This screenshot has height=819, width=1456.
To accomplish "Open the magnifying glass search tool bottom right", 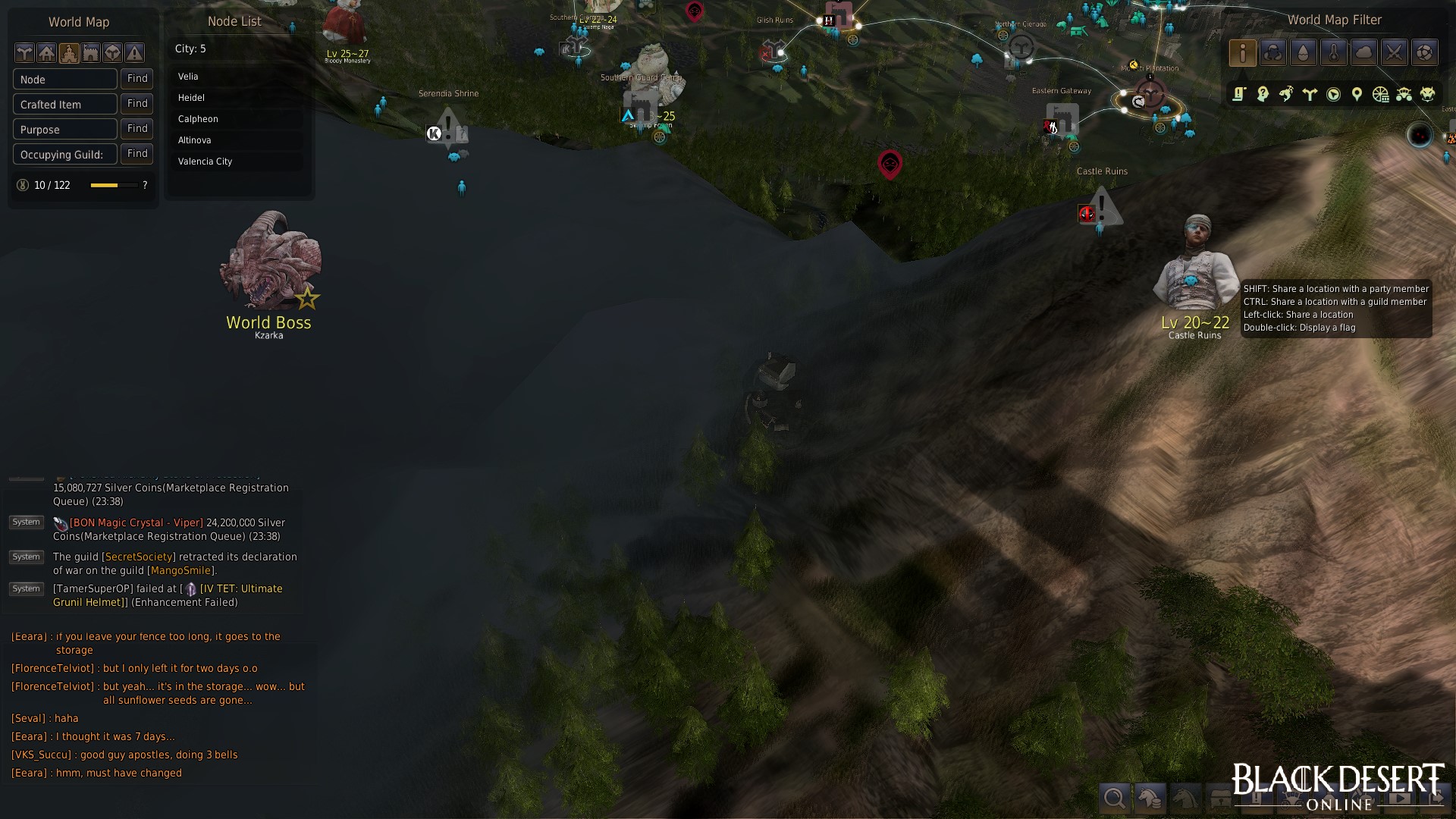I will (1115, 798).
